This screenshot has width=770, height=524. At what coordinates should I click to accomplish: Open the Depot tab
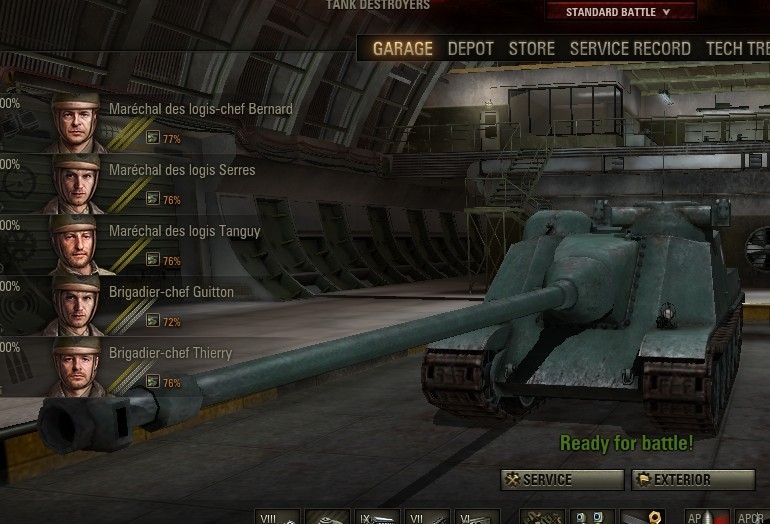(x=470, y=48)
